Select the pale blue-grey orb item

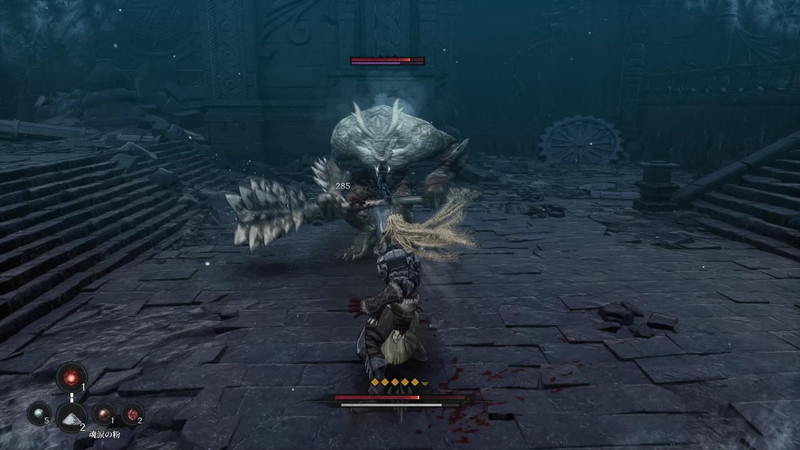tap(39, 412)
